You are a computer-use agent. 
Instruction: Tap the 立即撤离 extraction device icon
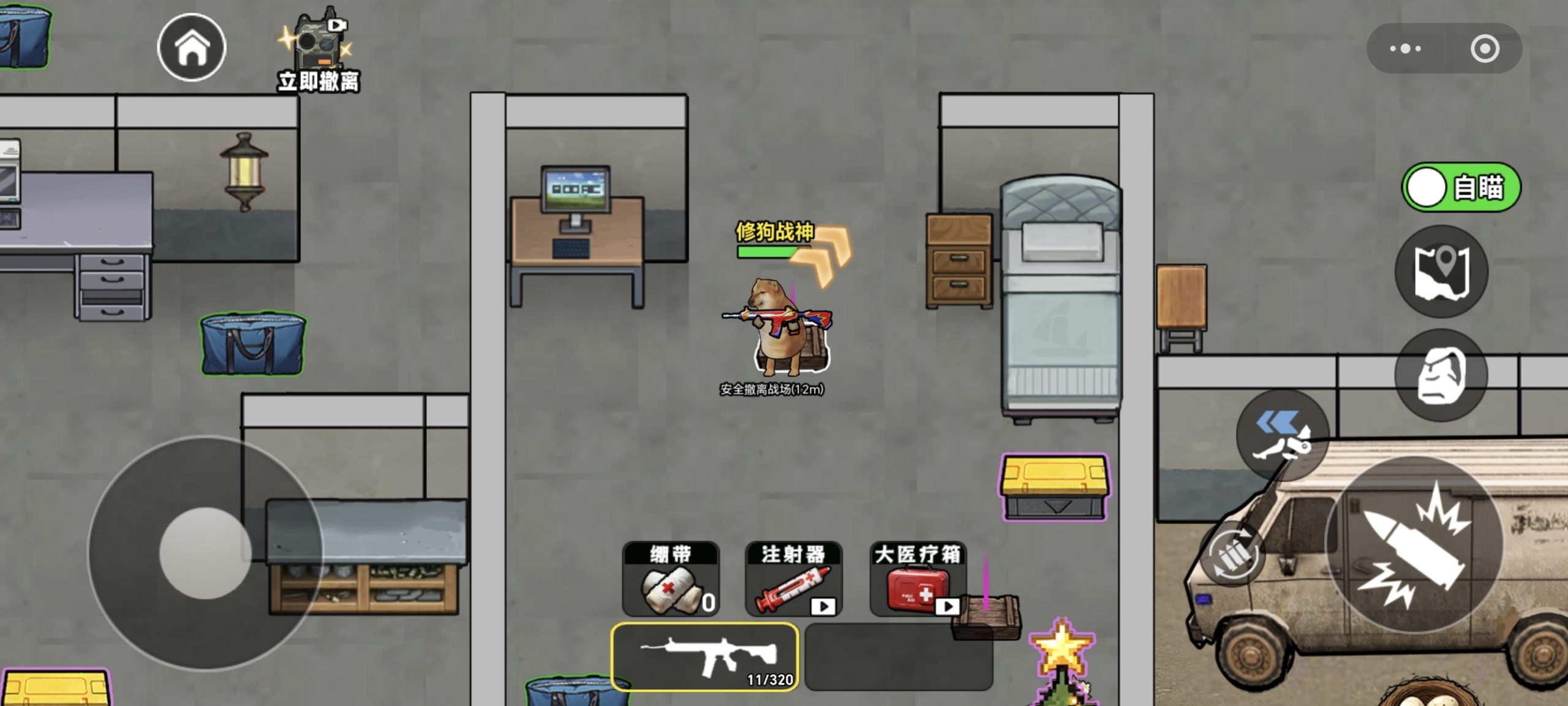[318, 43]
